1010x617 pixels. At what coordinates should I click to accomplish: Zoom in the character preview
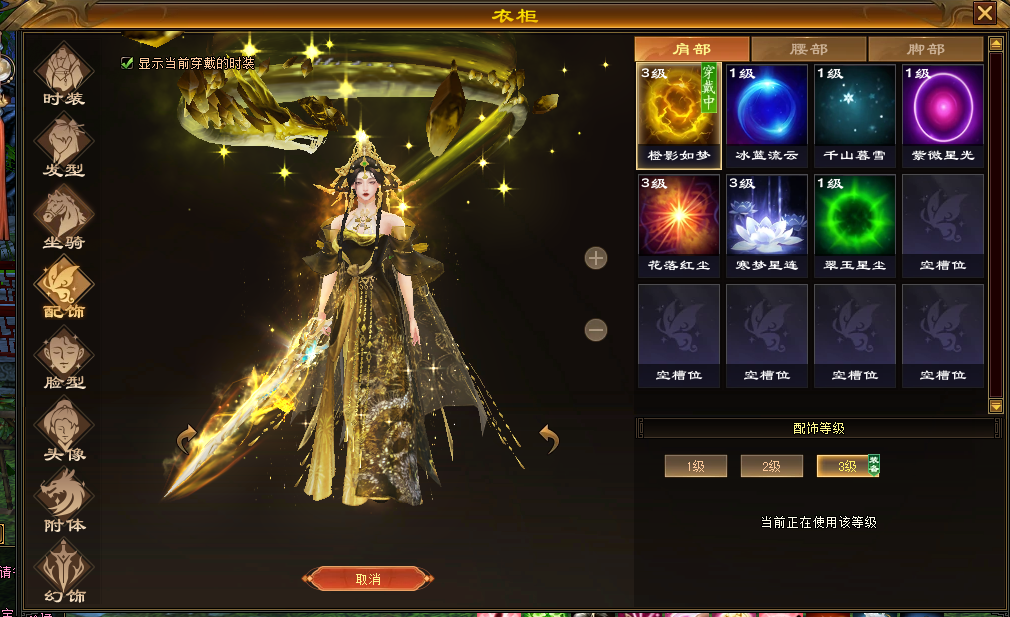click(596, 258)
